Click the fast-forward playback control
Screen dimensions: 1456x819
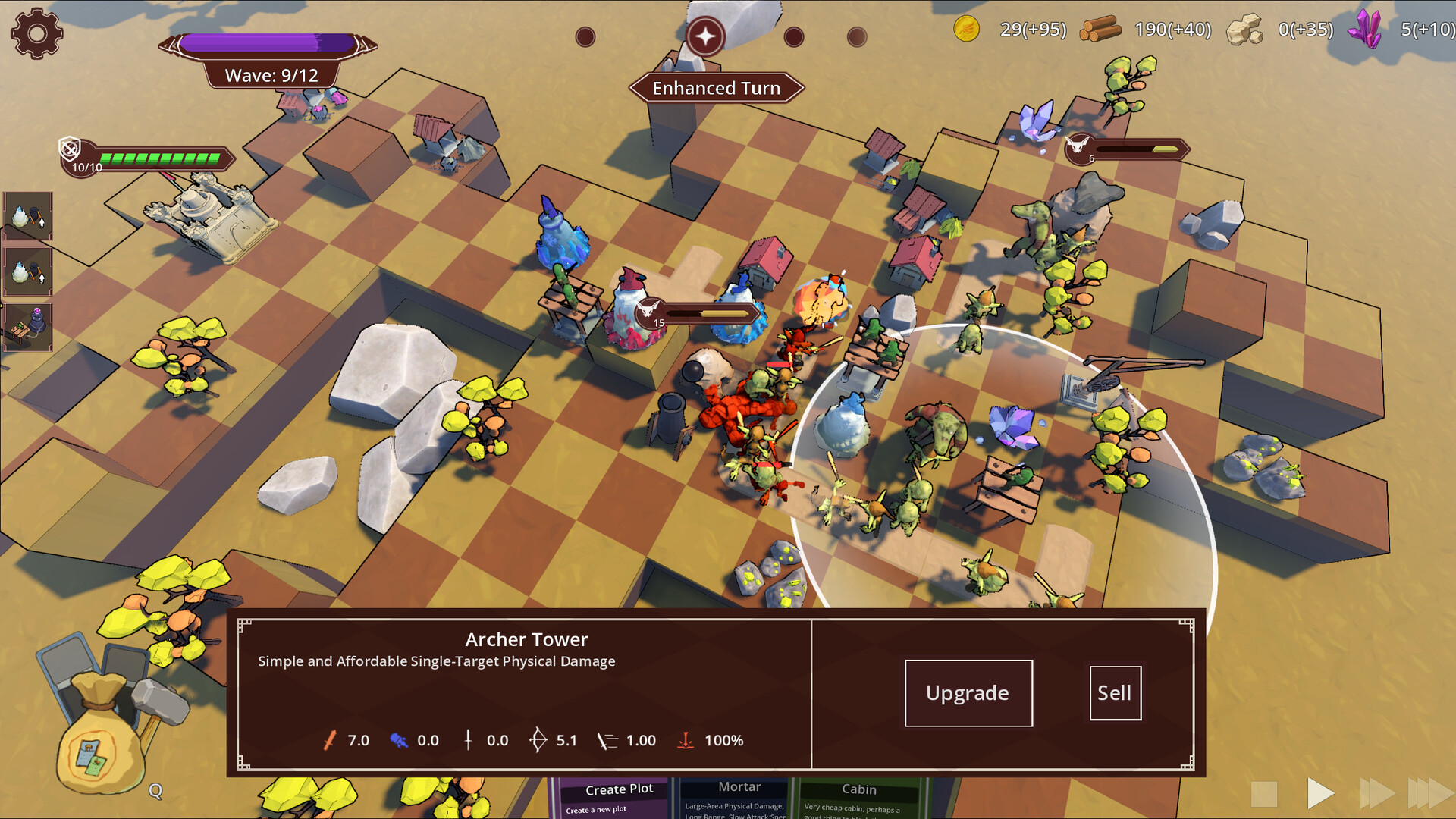(x=1376, y=792)
